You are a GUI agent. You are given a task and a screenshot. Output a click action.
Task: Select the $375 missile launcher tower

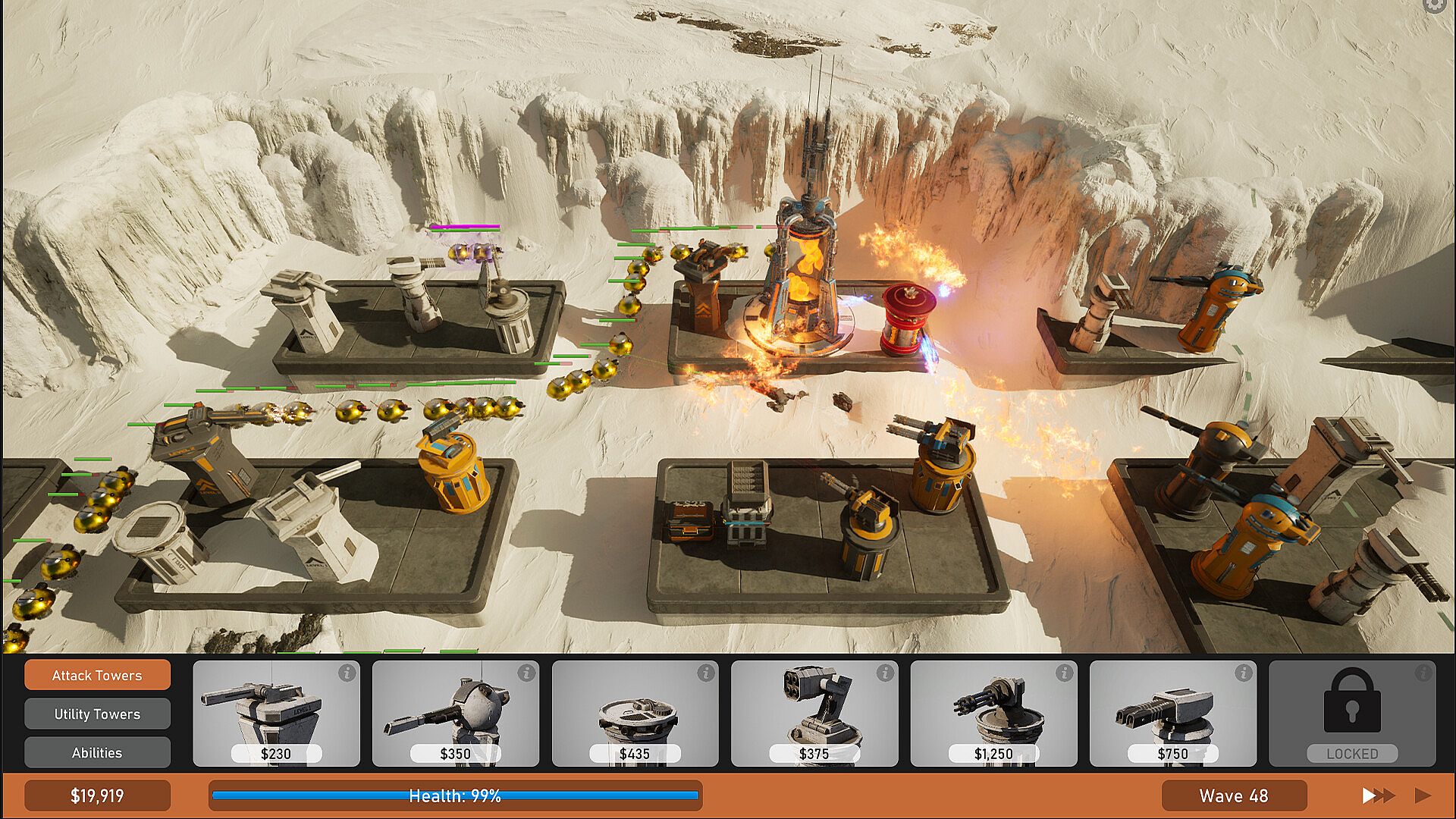click(x=814, y=713)
